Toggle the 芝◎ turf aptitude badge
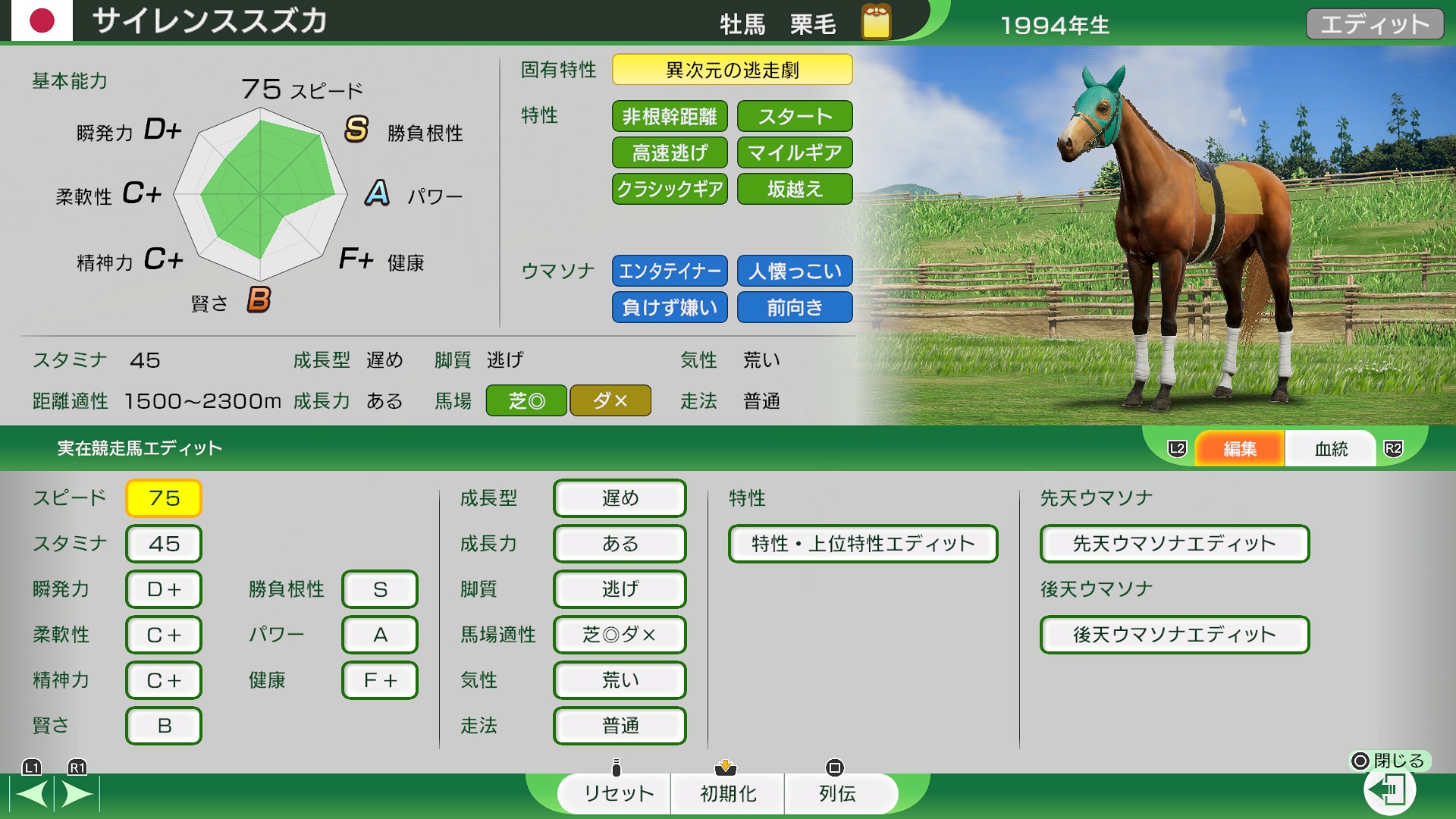1456x819 pixels. coord(526,400)
